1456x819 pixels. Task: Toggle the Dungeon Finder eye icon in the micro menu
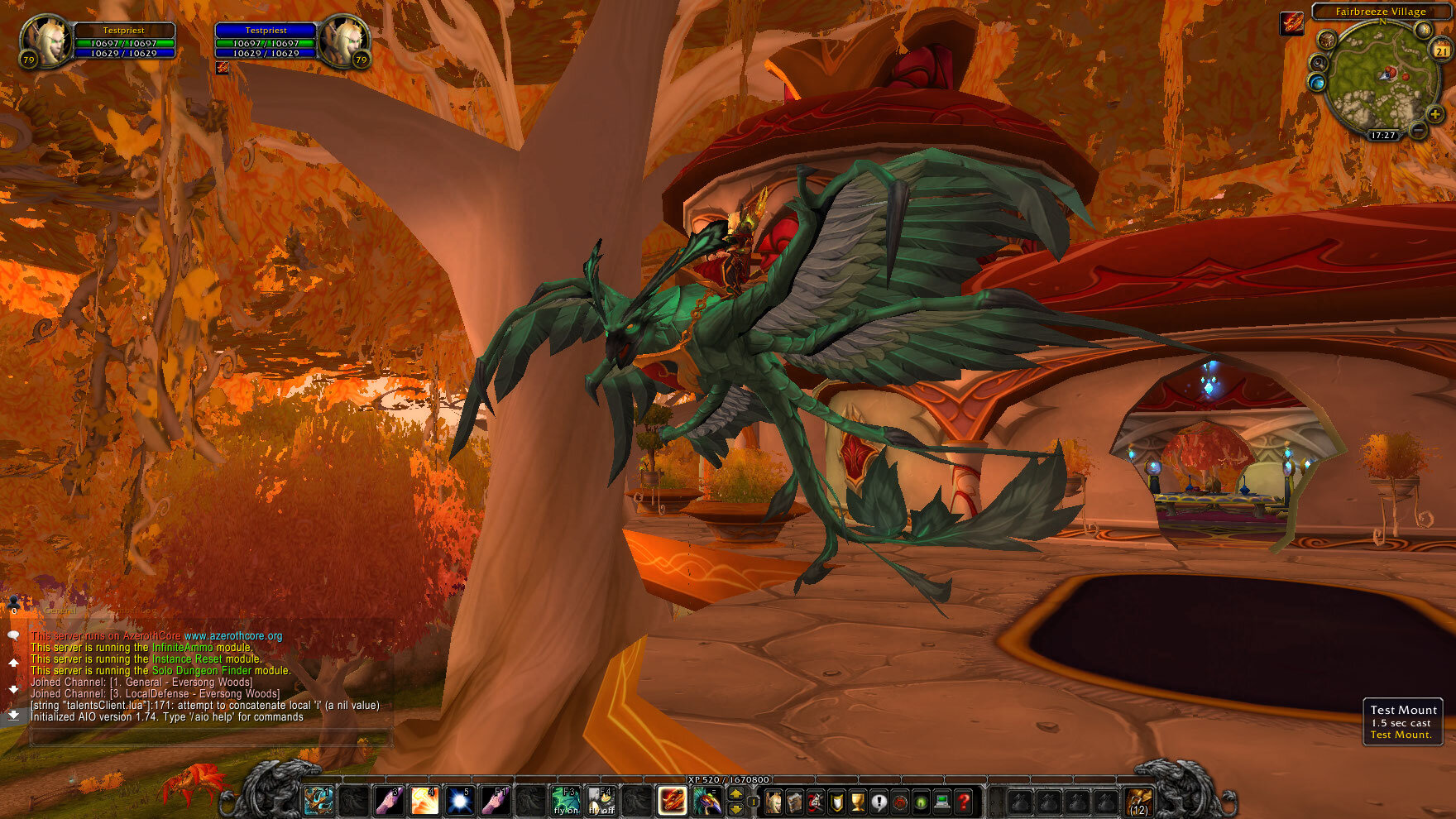[922, 800]
